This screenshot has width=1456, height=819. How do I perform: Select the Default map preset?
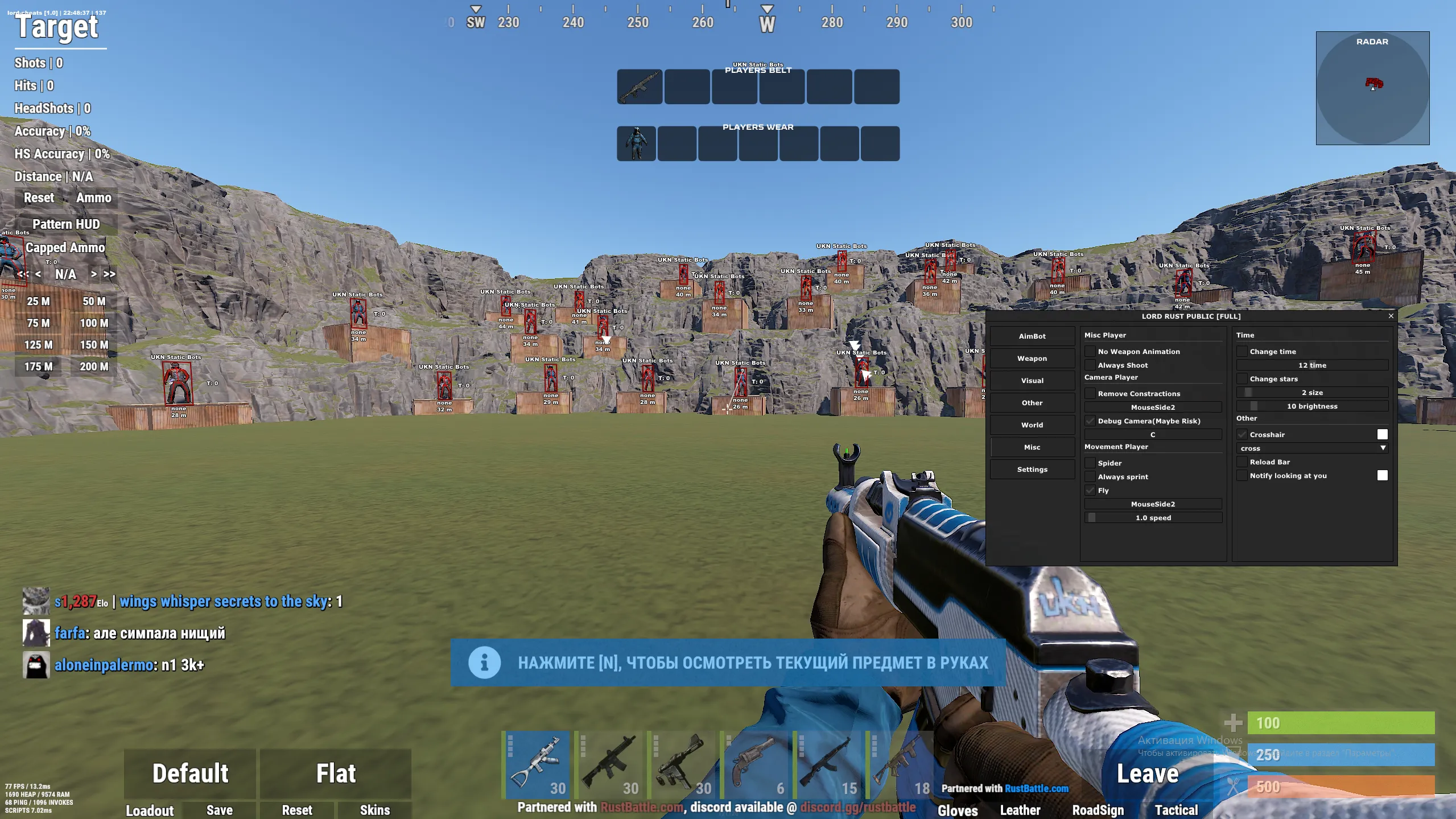190,773
